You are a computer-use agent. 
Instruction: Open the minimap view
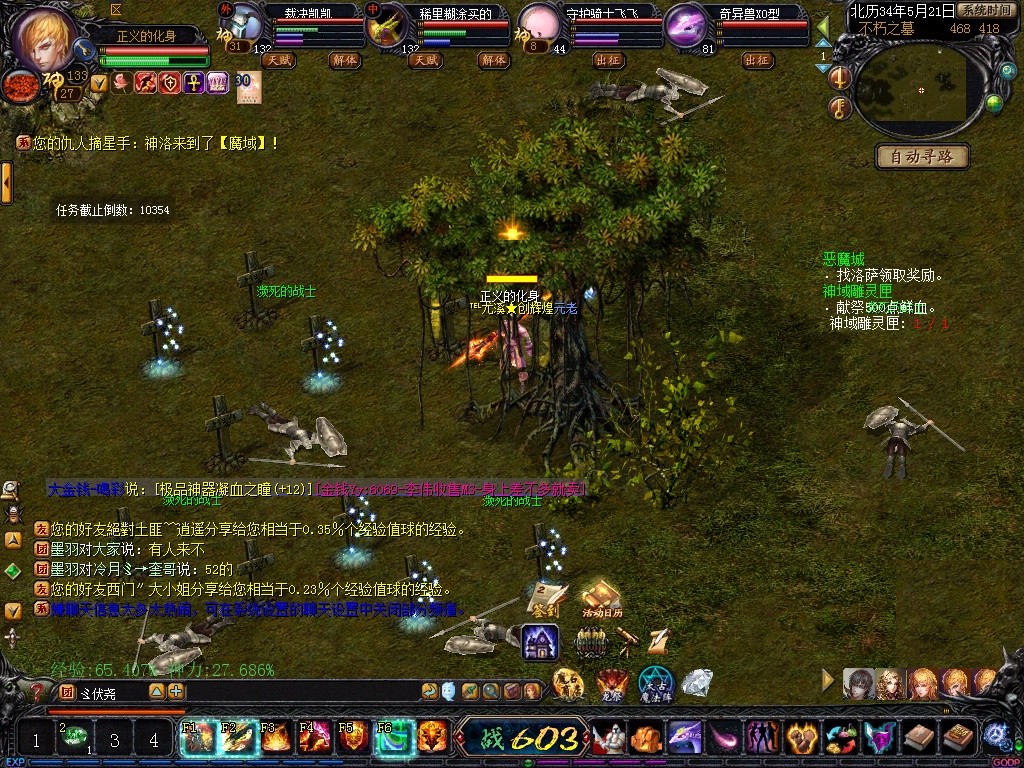click(x=920, y=90)
